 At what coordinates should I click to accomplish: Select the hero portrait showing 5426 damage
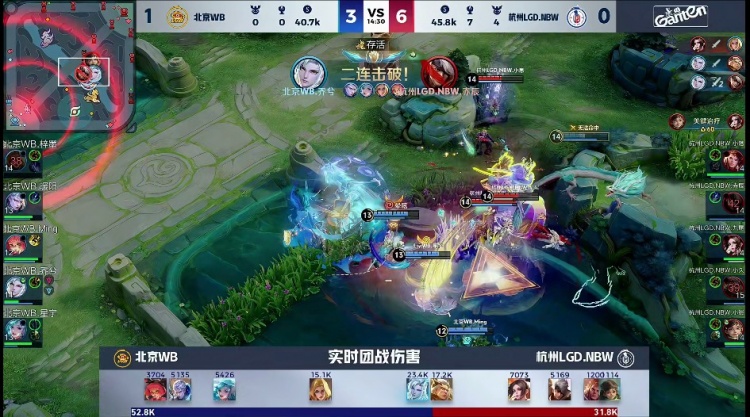[224, 390]
